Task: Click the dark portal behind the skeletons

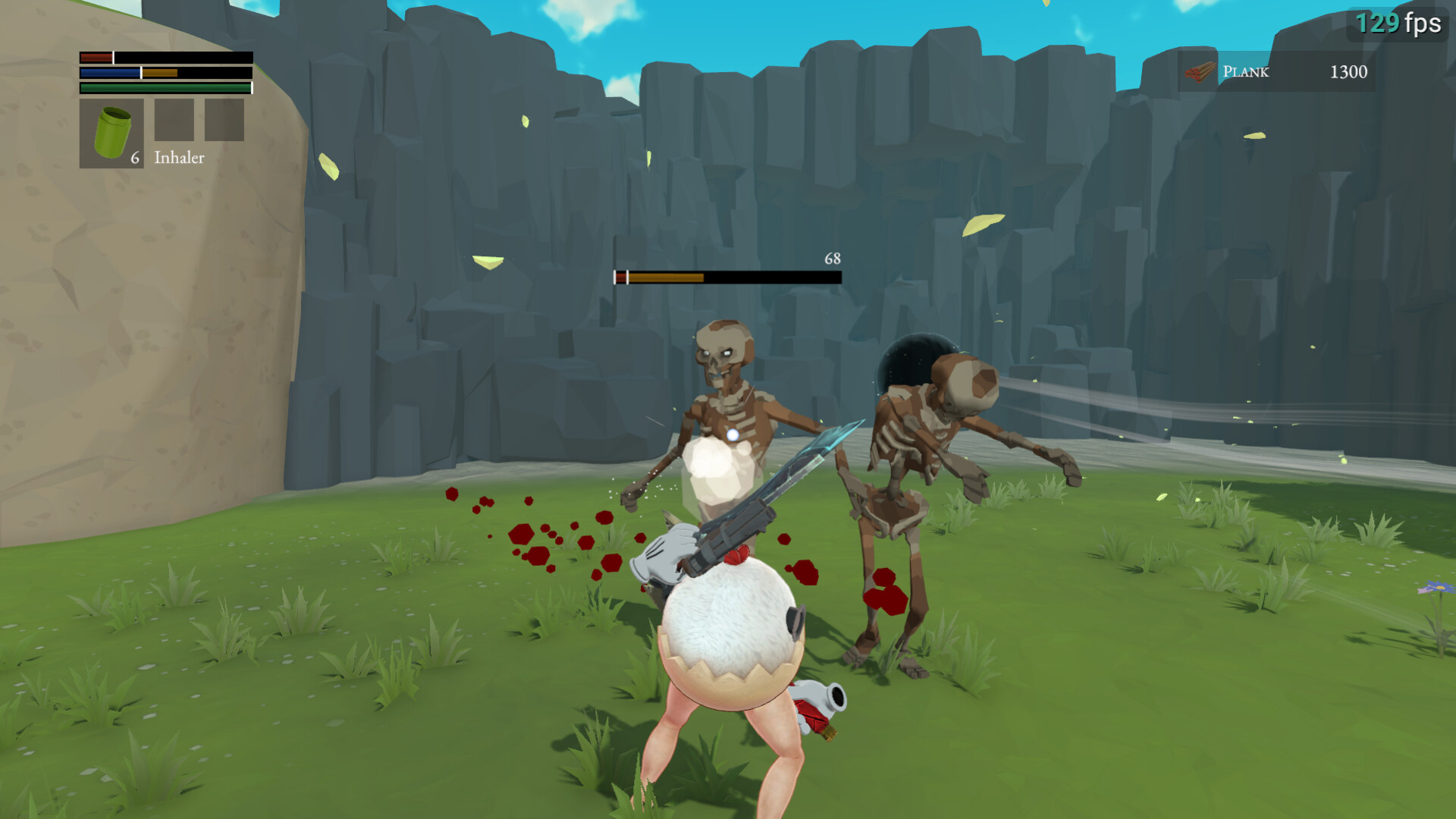Action: click(910, 356)
